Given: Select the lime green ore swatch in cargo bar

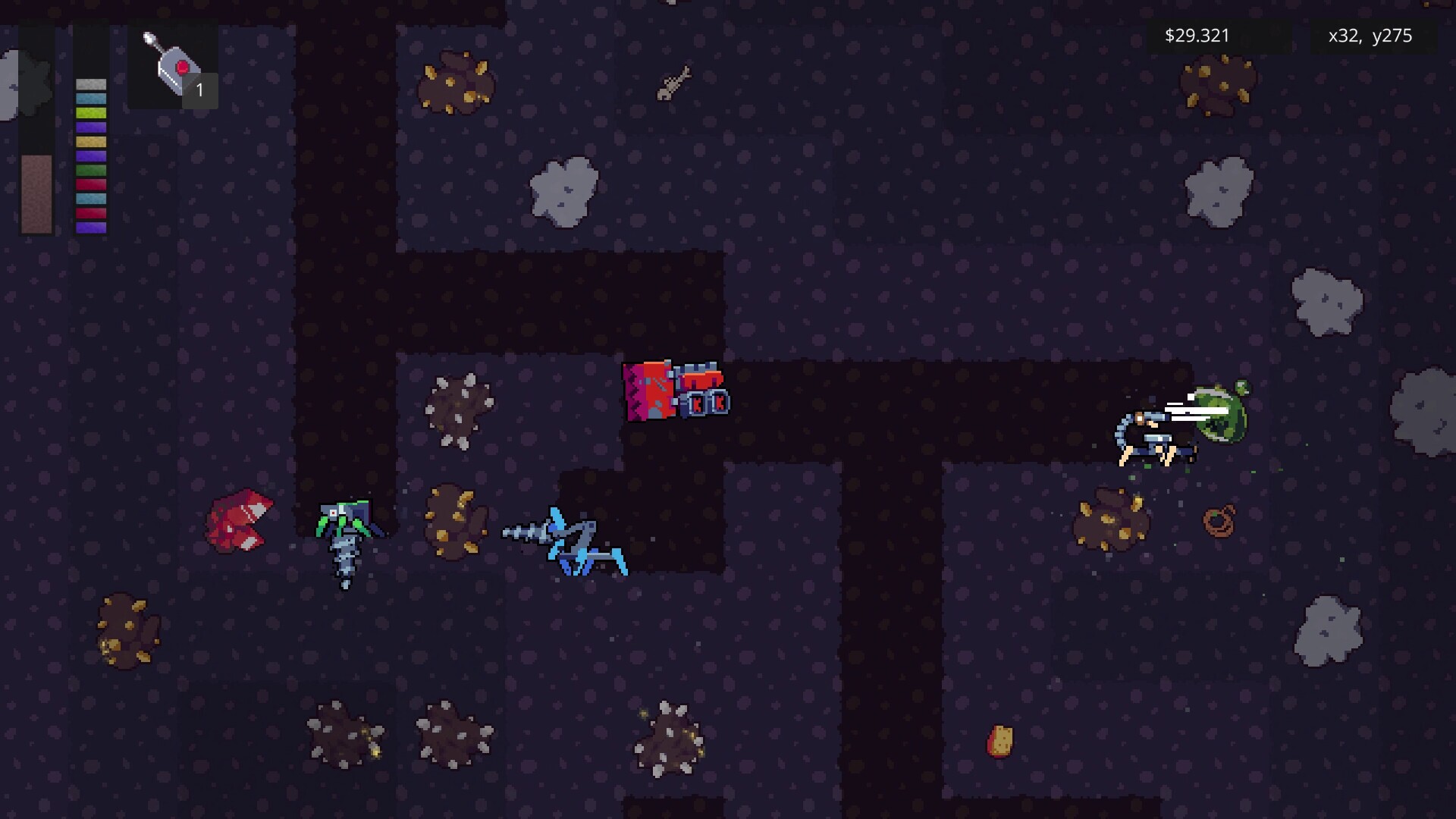Looking at the screenshot, I should pyautogui.click(x=90, y=112).
